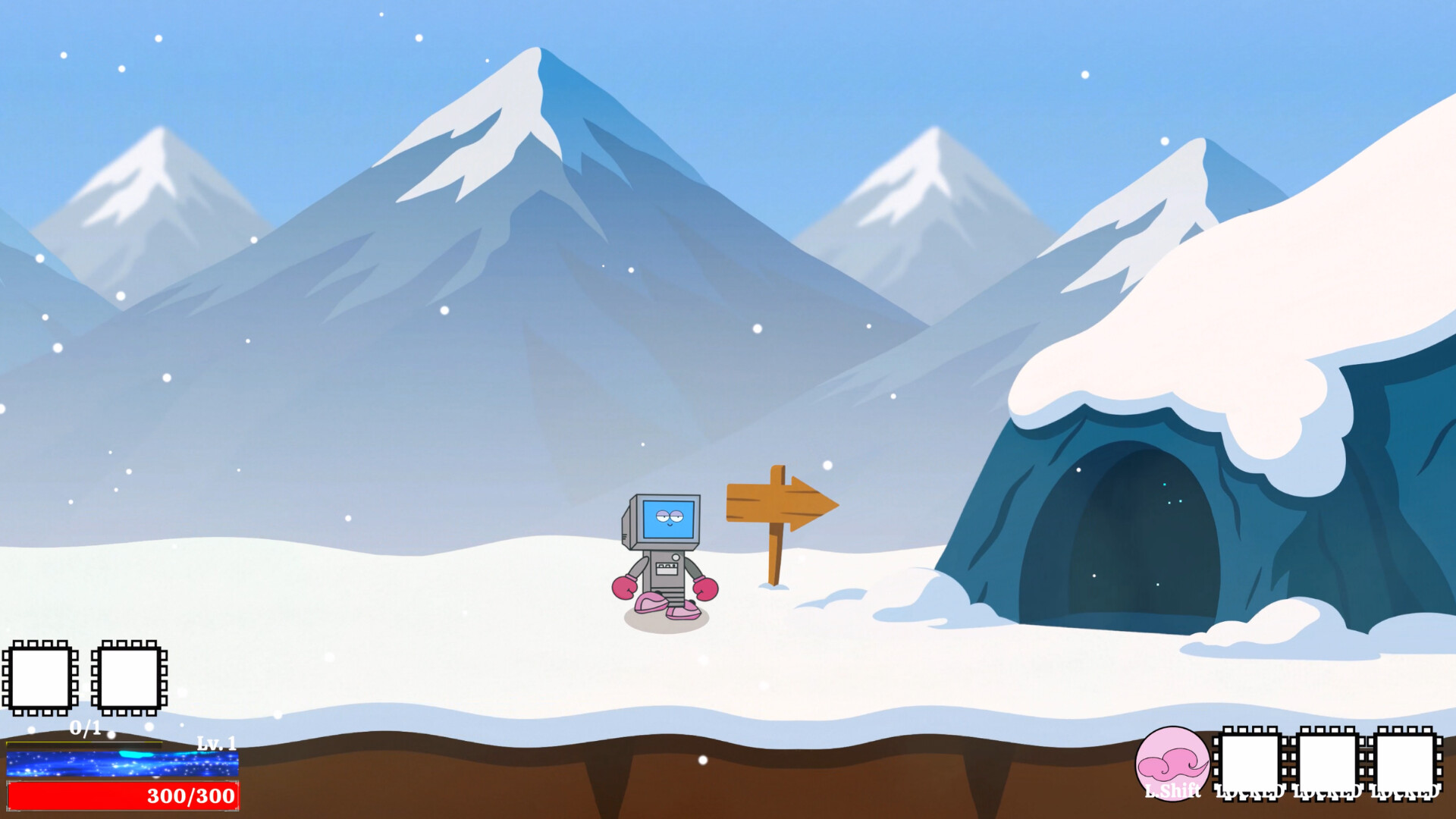The width and height of the screenshot is (1456, 819).
Task: Click the red 300/300 health bar
Action: (x=121, y=797)
